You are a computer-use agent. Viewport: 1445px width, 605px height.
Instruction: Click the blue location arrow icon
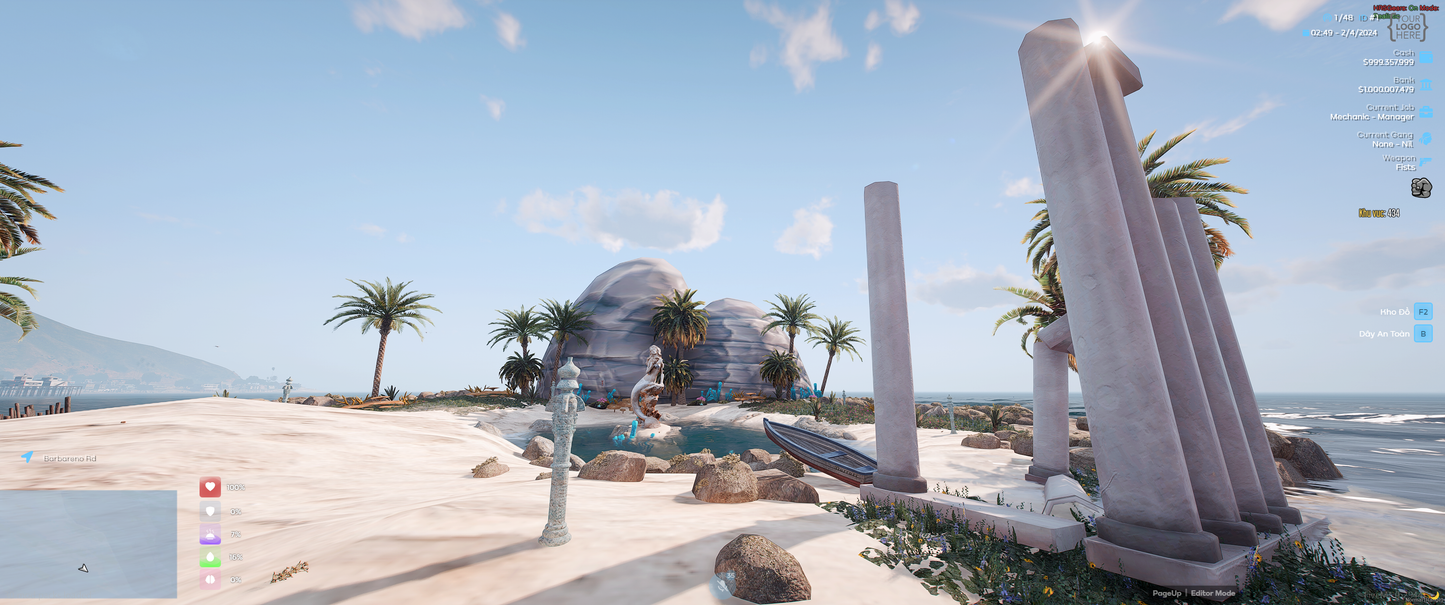click(28, 457)
